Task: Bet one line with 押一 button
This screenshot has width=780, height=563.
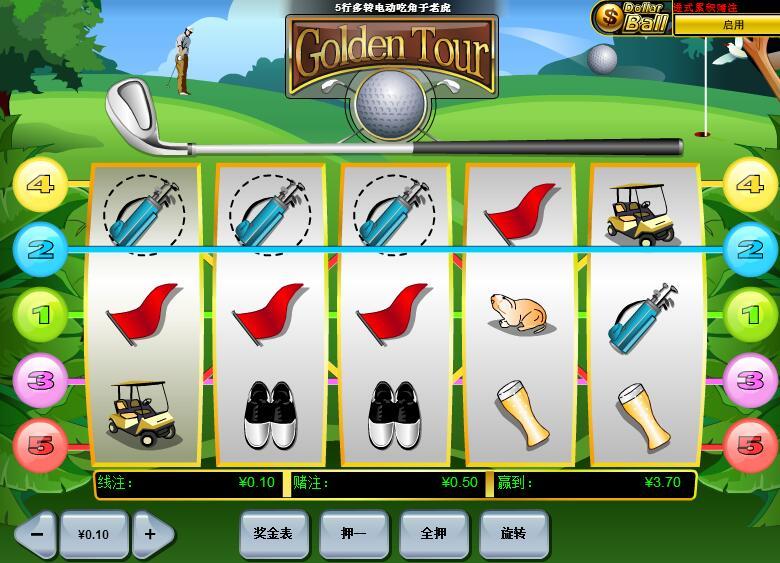Action: click(x=353, y=534)
